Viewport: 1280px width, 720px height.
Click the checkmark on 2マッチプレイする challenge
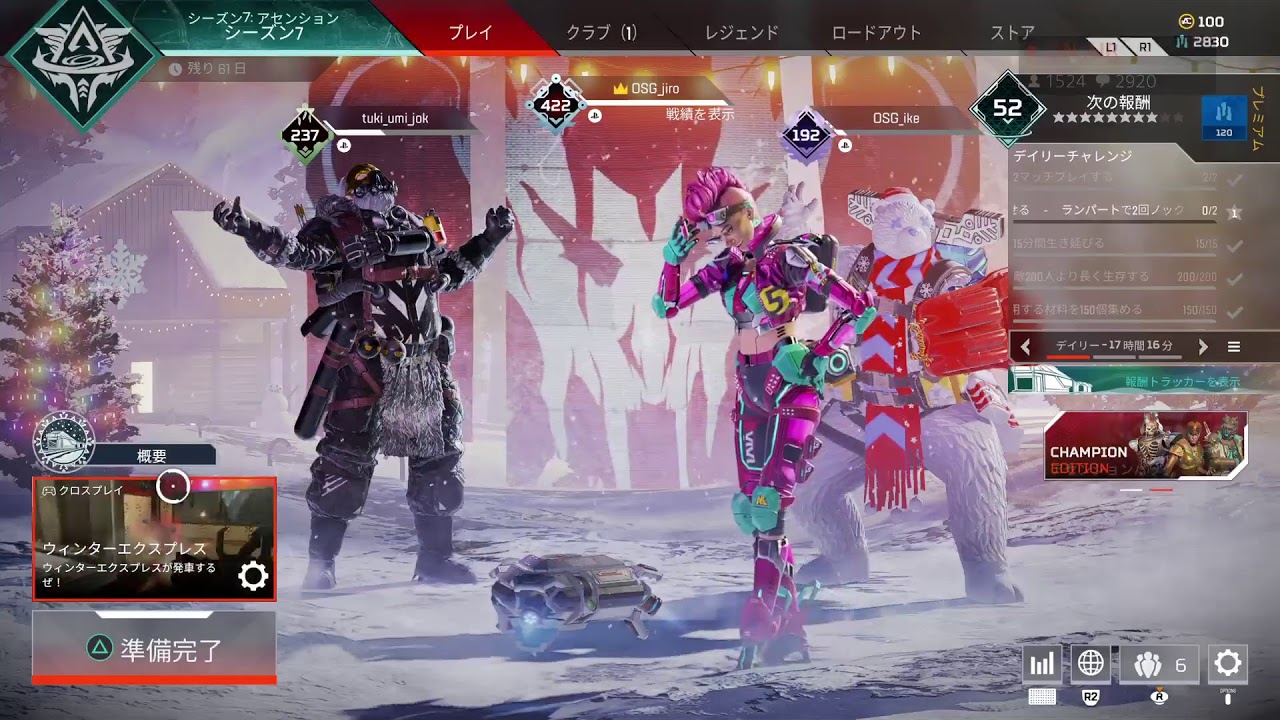(1232, 180)
